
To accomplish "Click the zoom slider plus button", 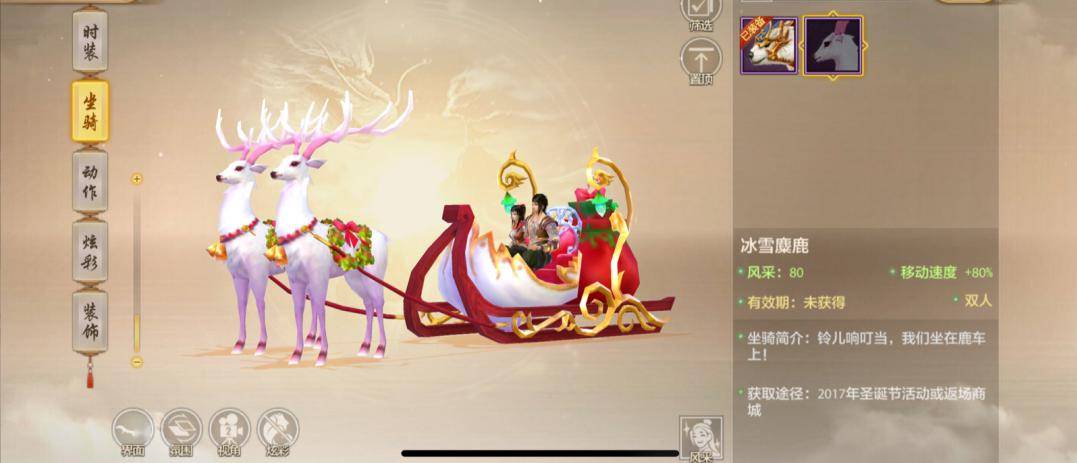I will click(137, 179).
